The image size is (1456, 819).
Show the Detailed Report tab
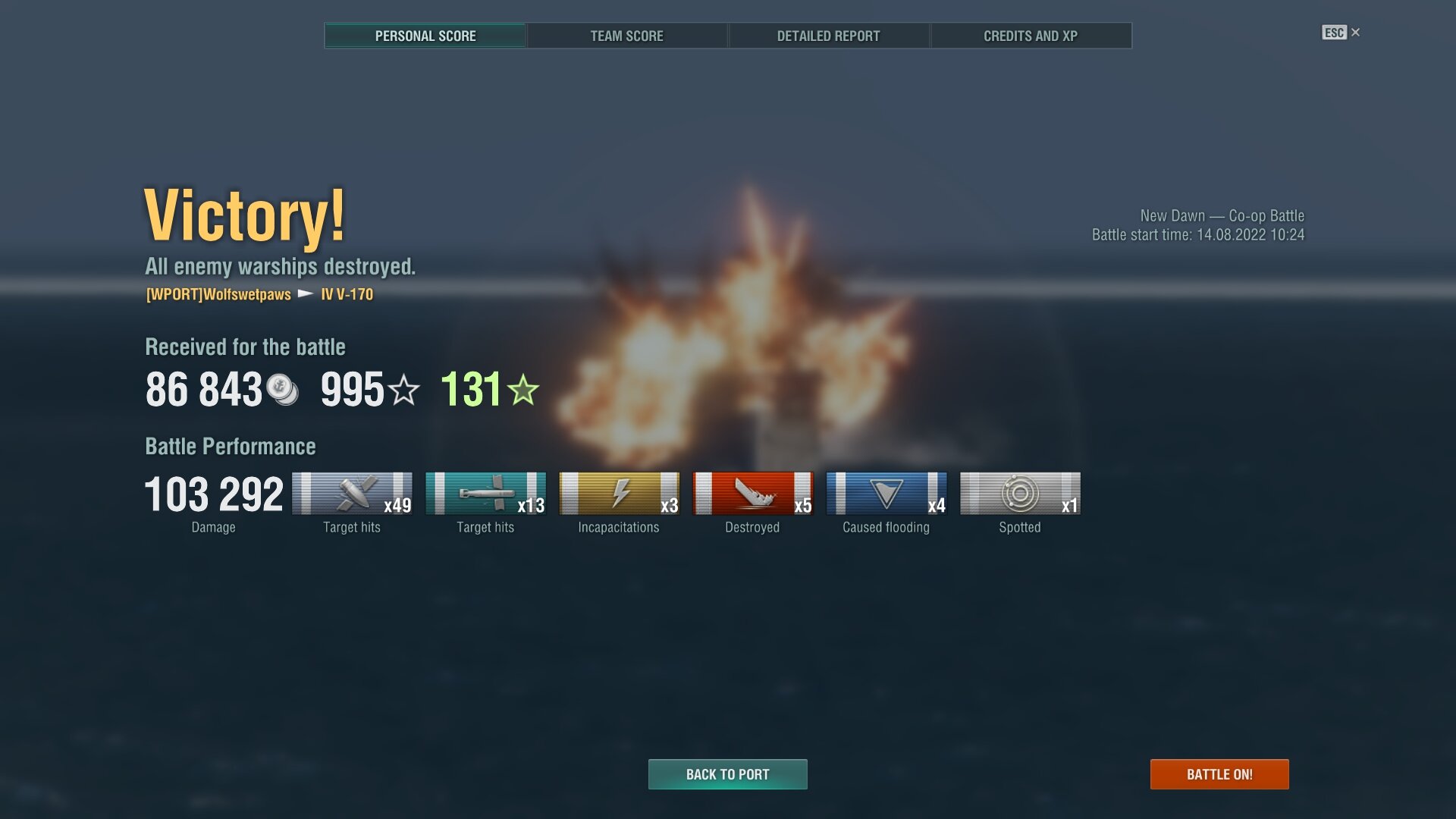pos(828,36)
